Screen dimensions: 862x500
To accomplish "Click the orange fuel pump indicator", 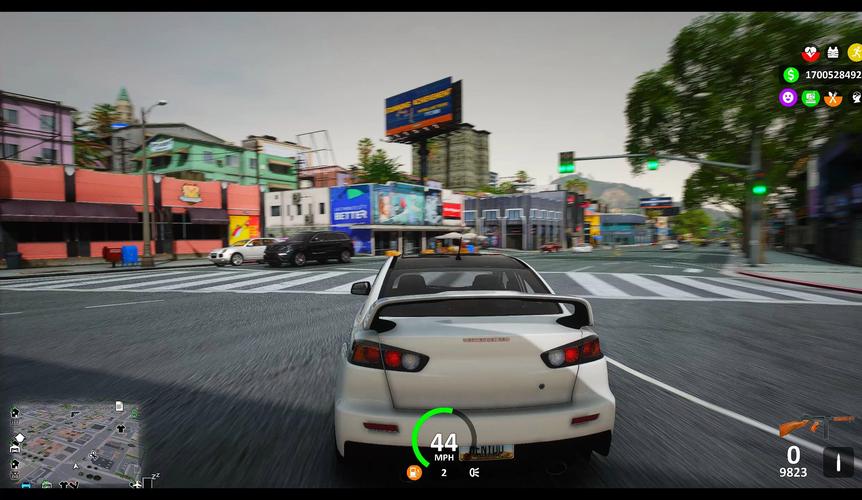I will coord(414,472).
